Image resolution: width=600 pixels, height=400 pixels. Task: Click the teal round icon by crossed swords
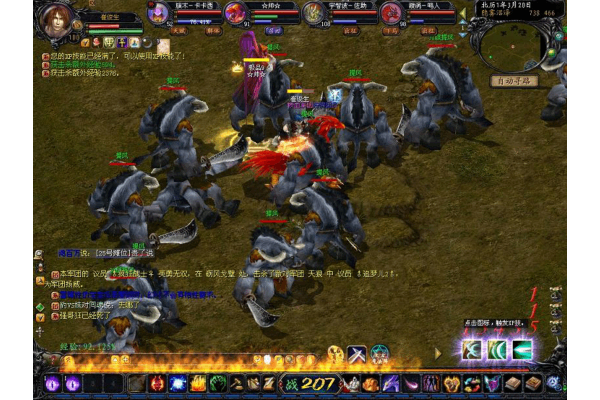(x=380, y=353)
